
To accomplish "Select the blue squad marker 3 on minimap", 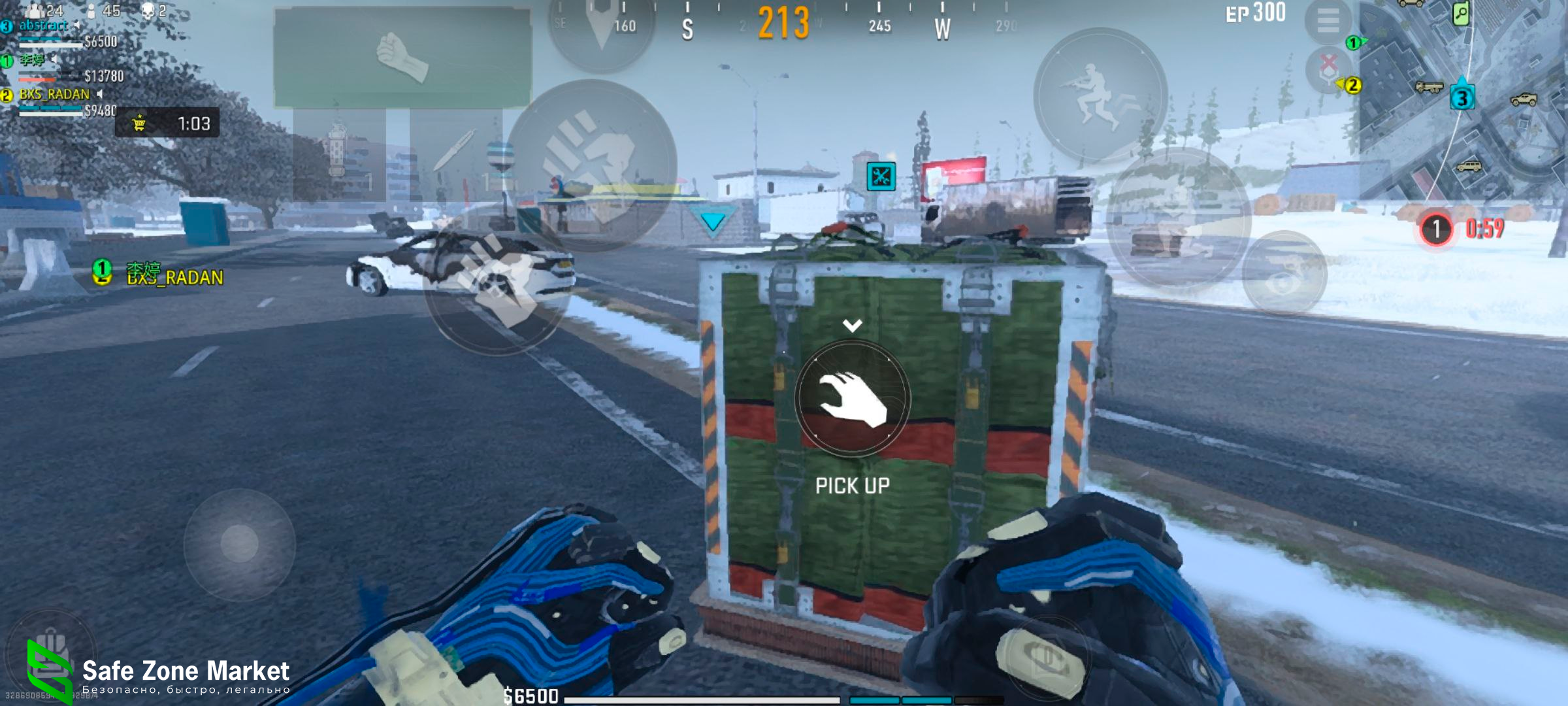I will pos(1462,98).
